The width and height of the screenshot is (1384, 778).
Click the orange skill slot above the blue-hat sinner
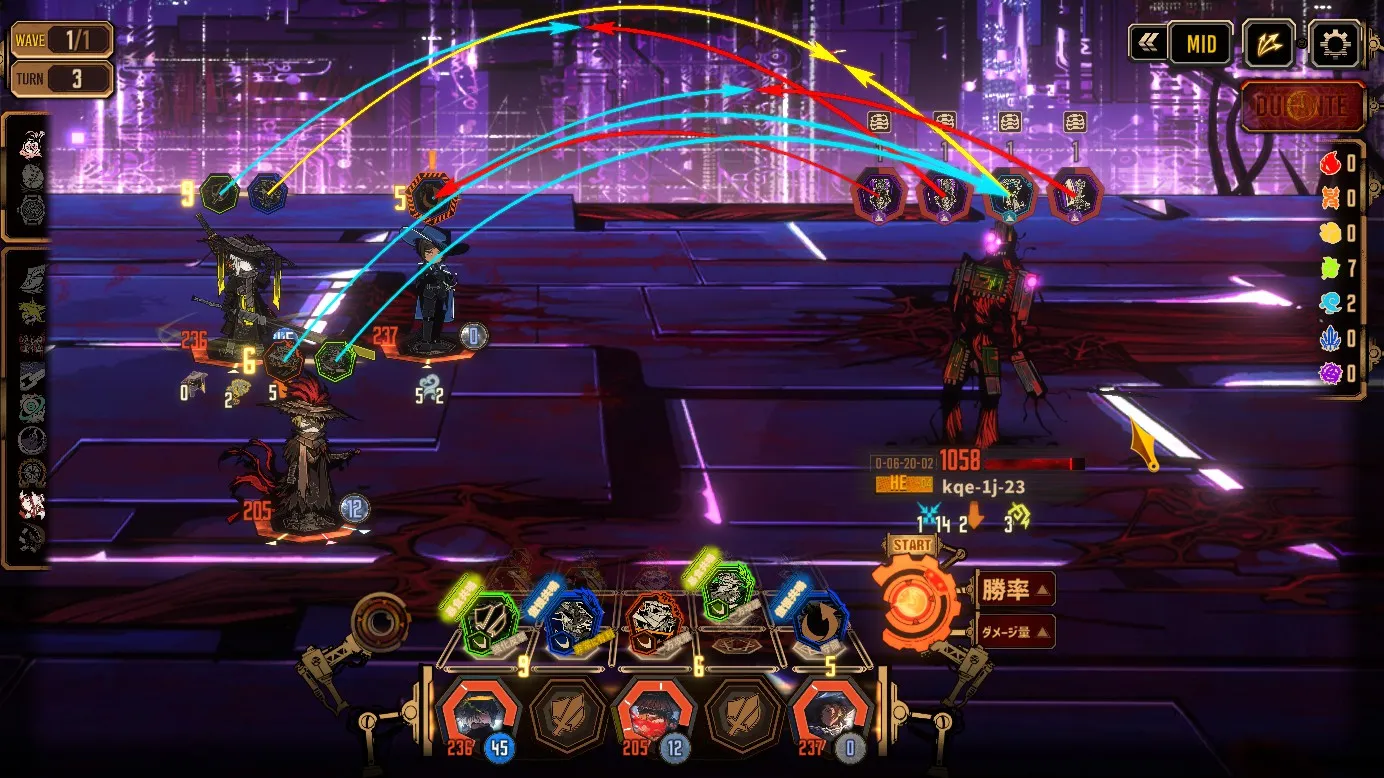(x=433, y=198)
